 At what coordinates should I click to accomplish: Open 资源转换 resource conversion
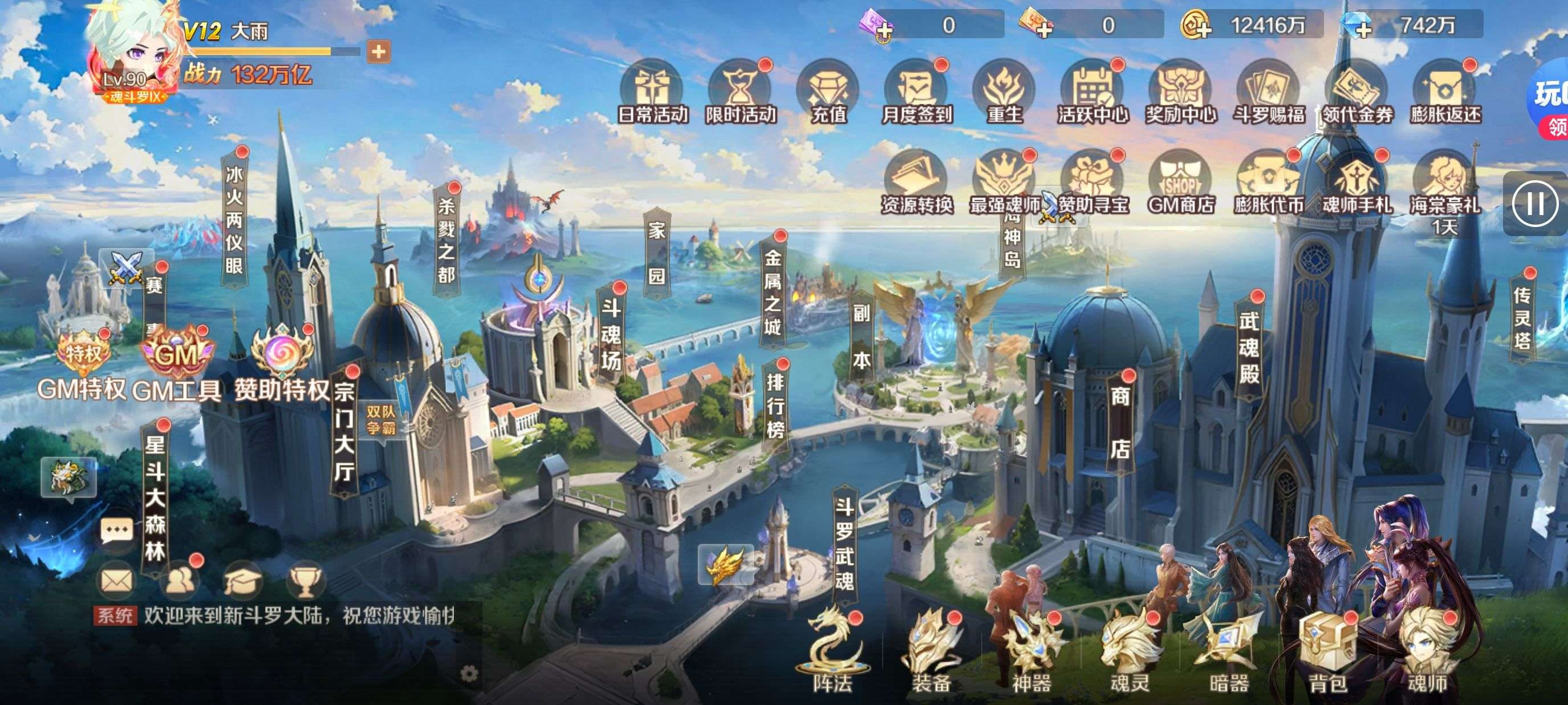(917, 184)
